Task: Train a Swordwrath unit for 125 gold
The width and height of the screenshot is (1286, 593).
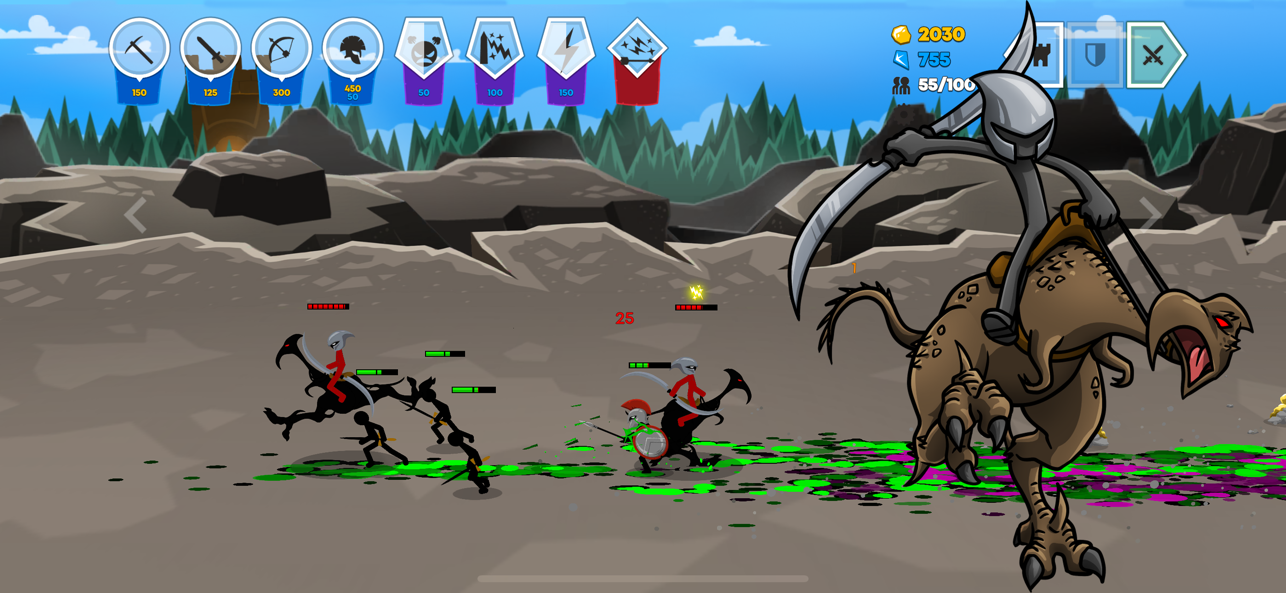Action: tap(210, 50)
